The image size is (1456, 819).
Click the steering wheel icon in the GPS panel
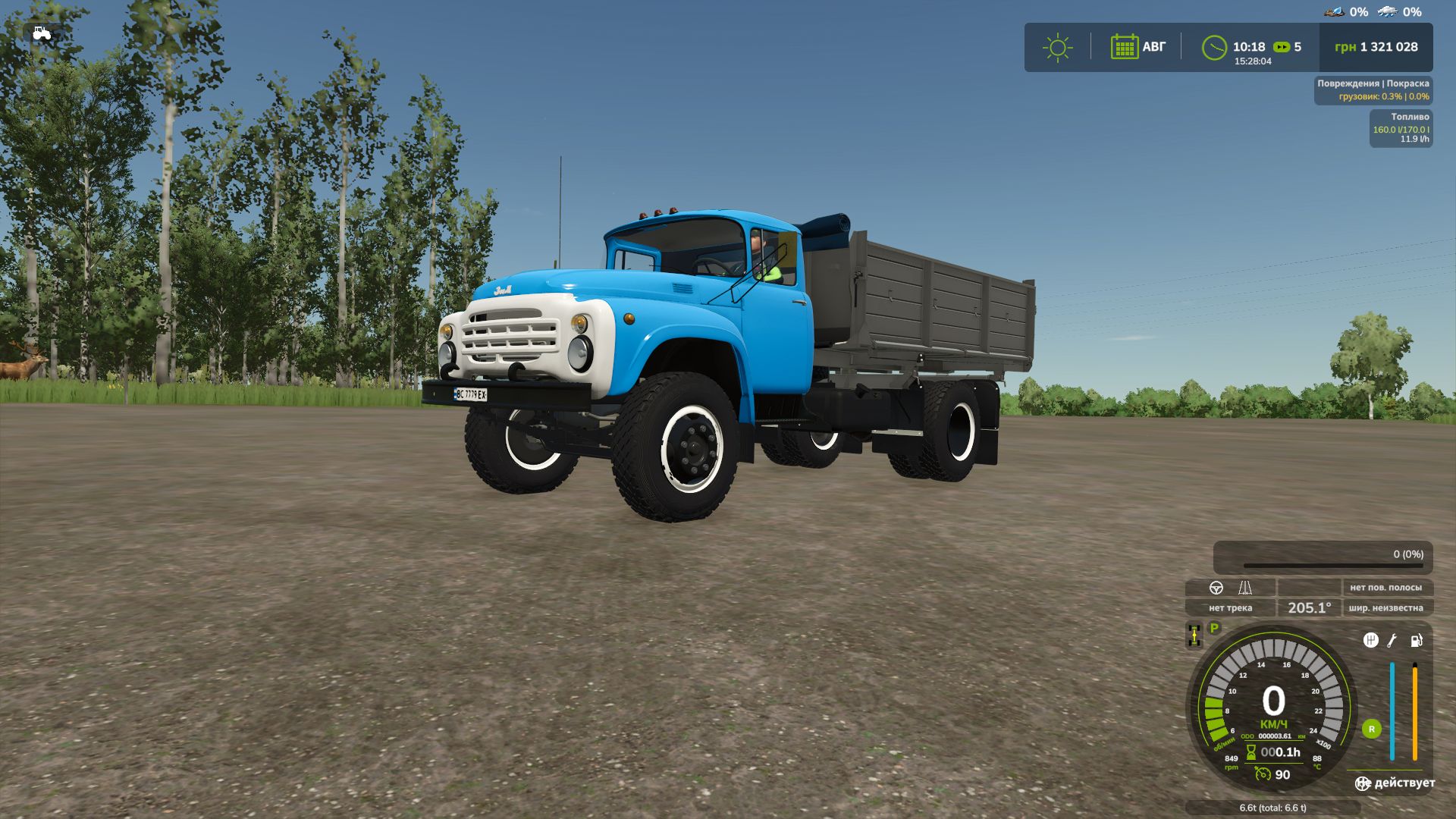(x=1216, y=588)
